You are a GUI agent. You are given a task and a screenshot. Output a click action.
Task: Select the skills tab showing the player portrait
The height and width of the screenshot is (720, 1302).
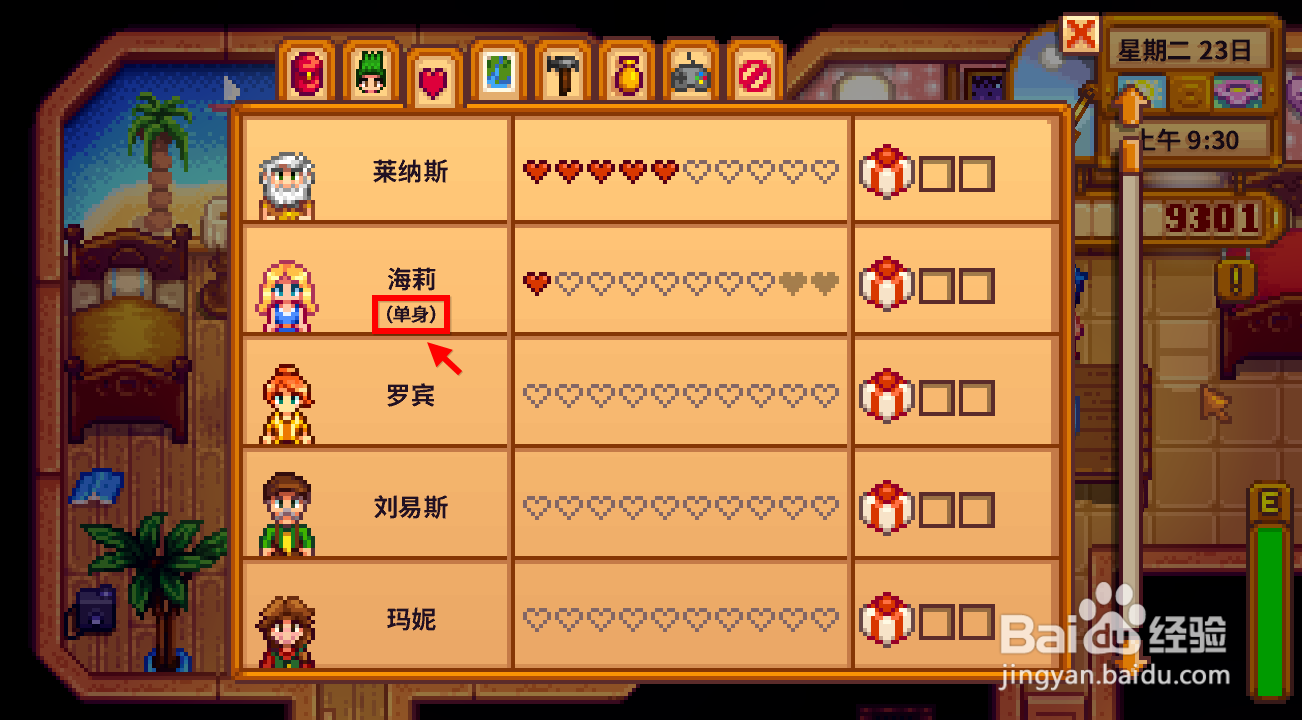pyautogui.click(x=370, y=73)
